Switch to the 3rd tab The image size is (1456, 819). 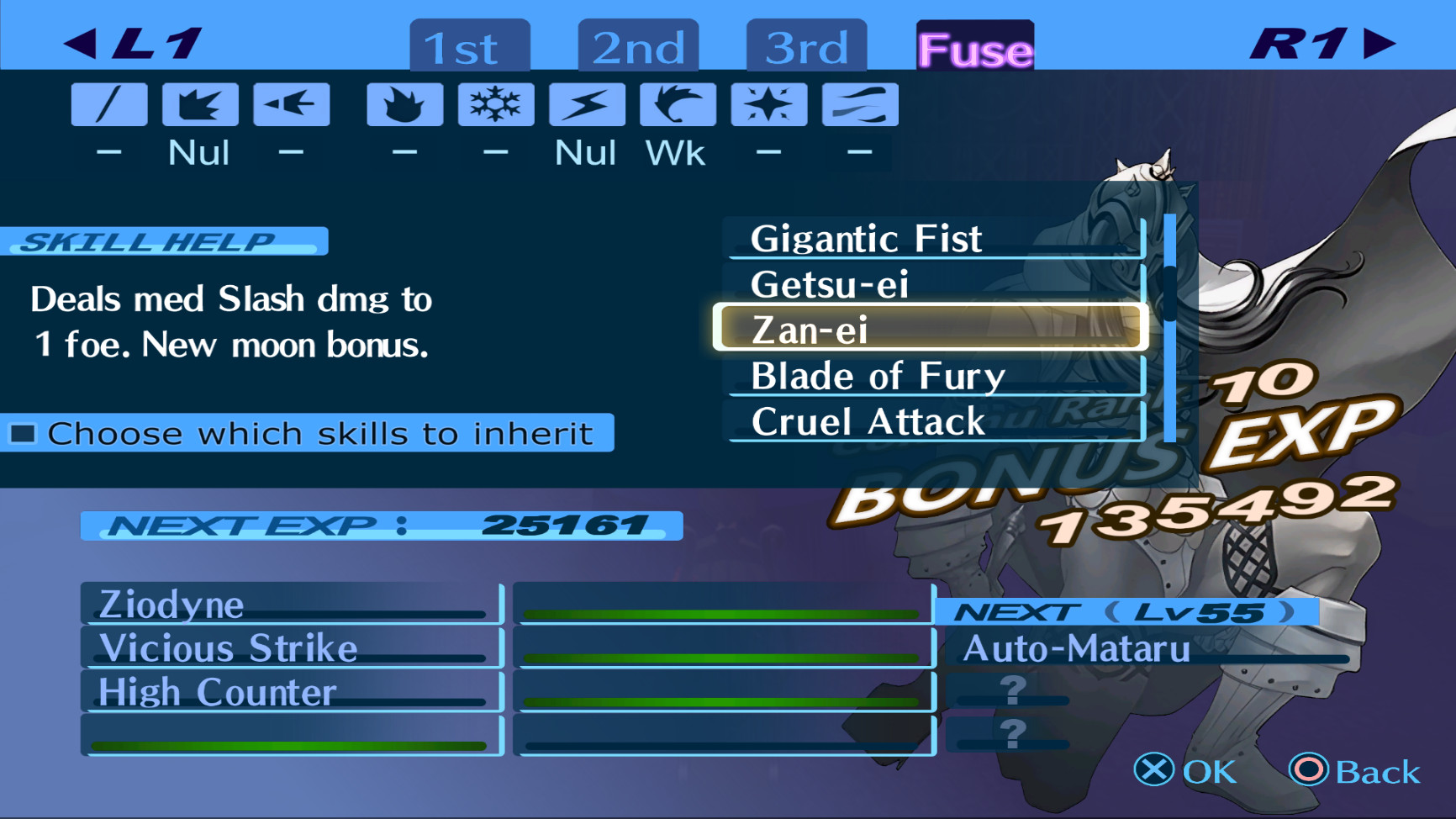tap(804, 47)
